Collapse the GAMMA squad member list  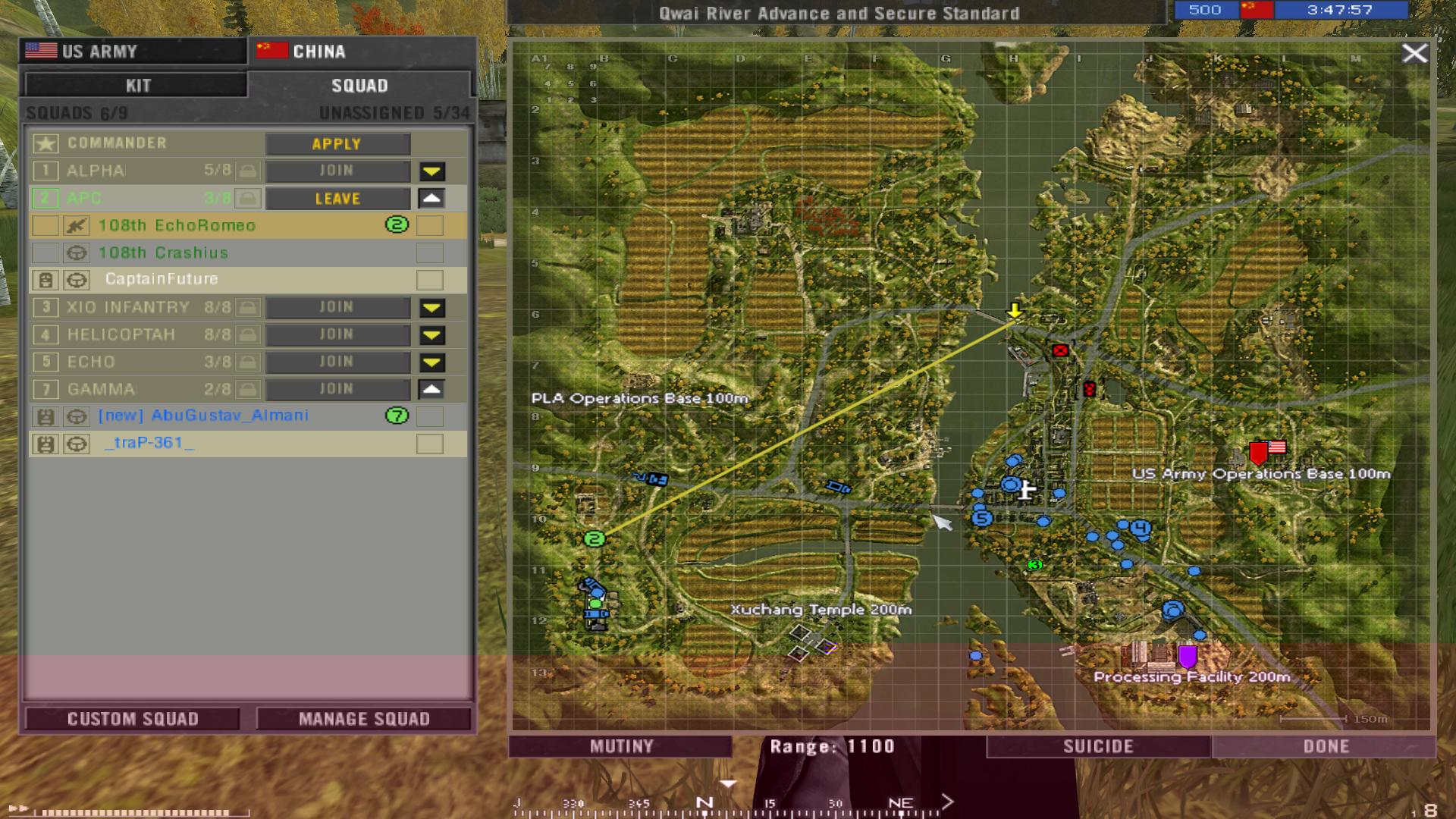click(431, 390)
